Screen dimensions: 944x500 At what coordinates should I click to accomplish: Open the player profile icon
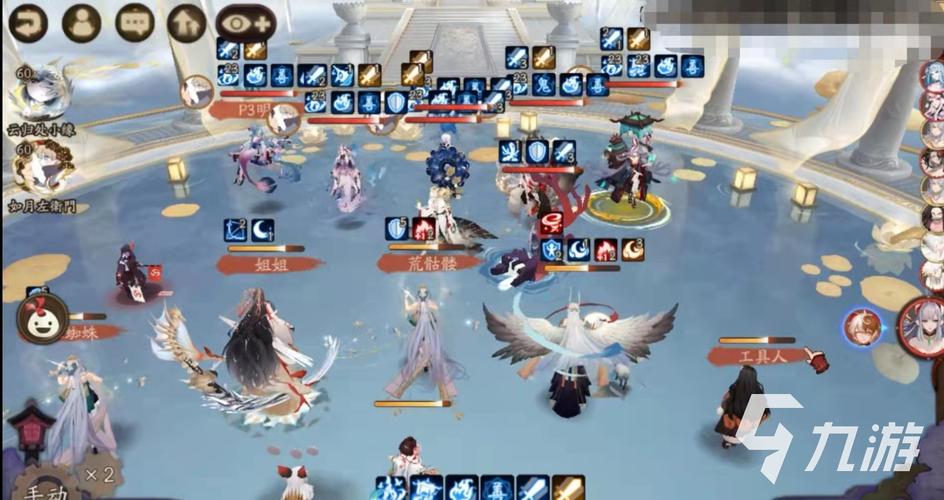[81, 23]
